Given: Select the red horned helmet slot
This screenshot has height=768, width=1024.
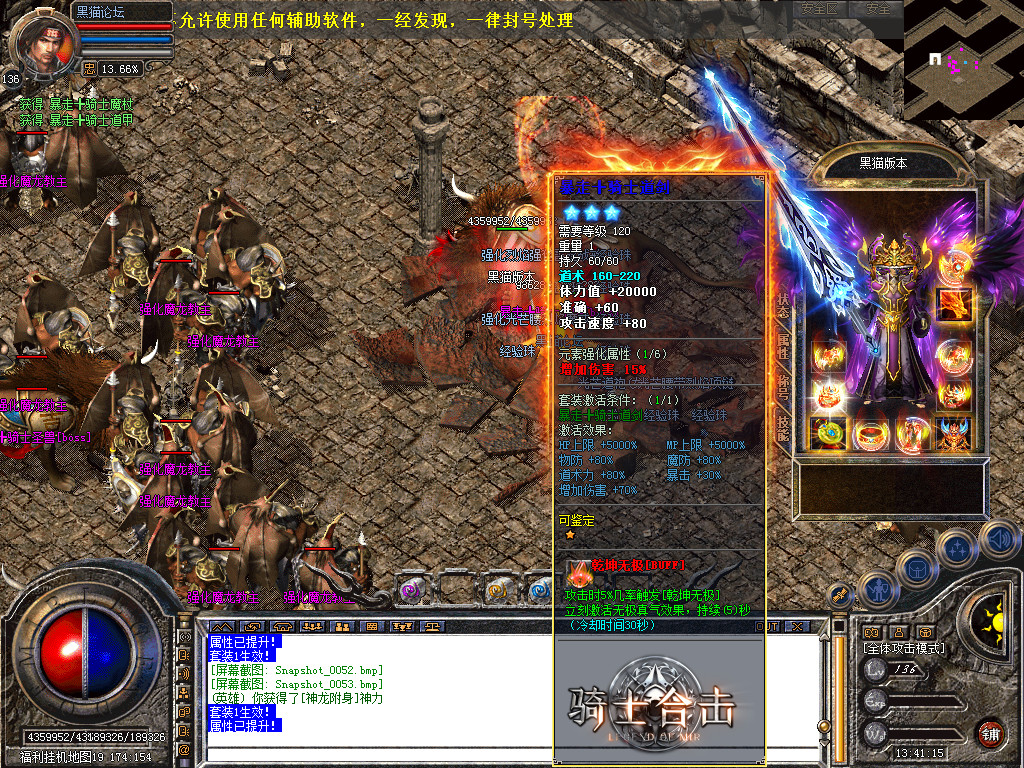Looking at the screenshot, I should [x=953, y=433].
